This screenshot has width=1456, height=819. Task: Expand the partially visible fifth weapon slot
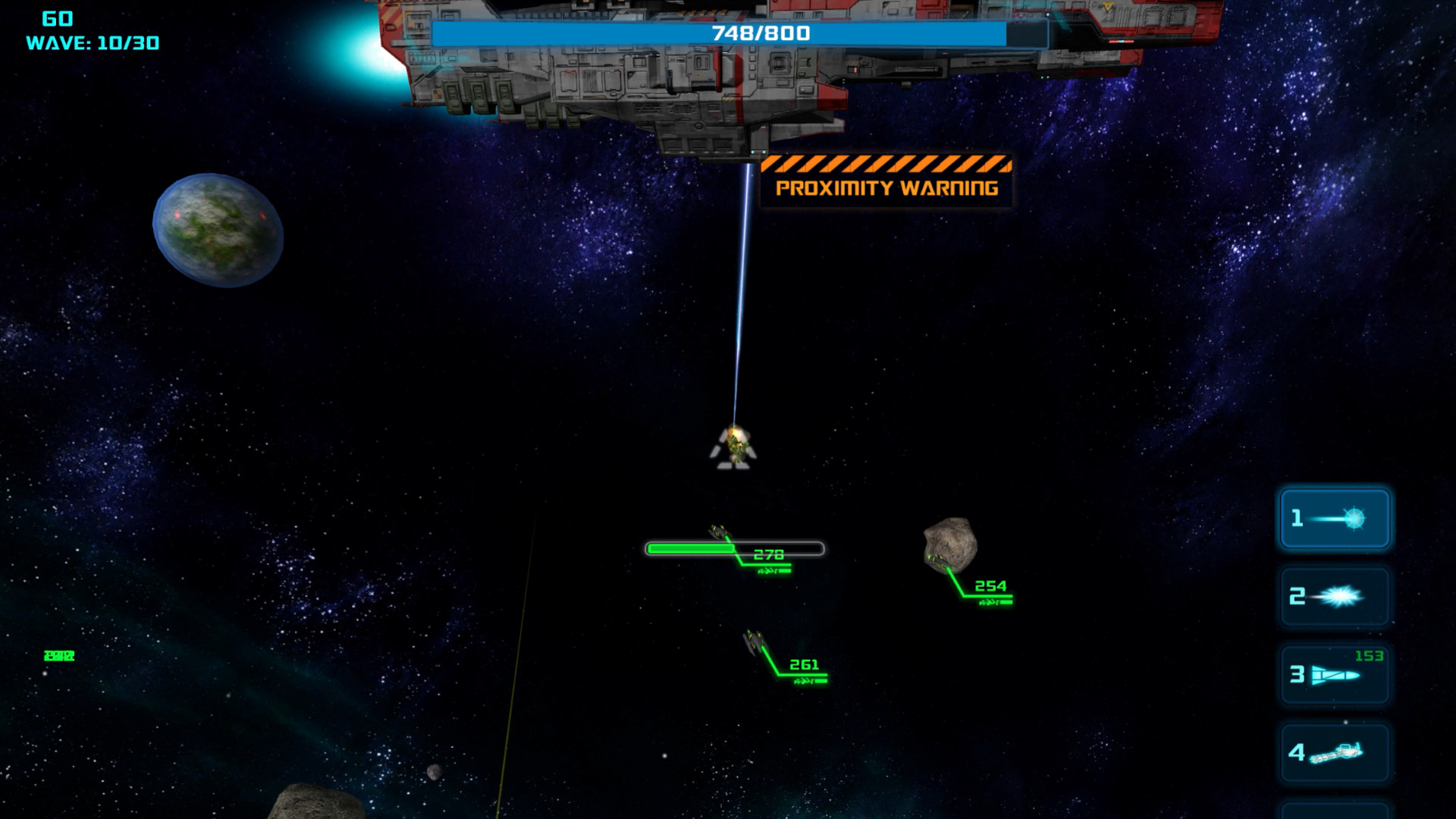click(1334, 811)
